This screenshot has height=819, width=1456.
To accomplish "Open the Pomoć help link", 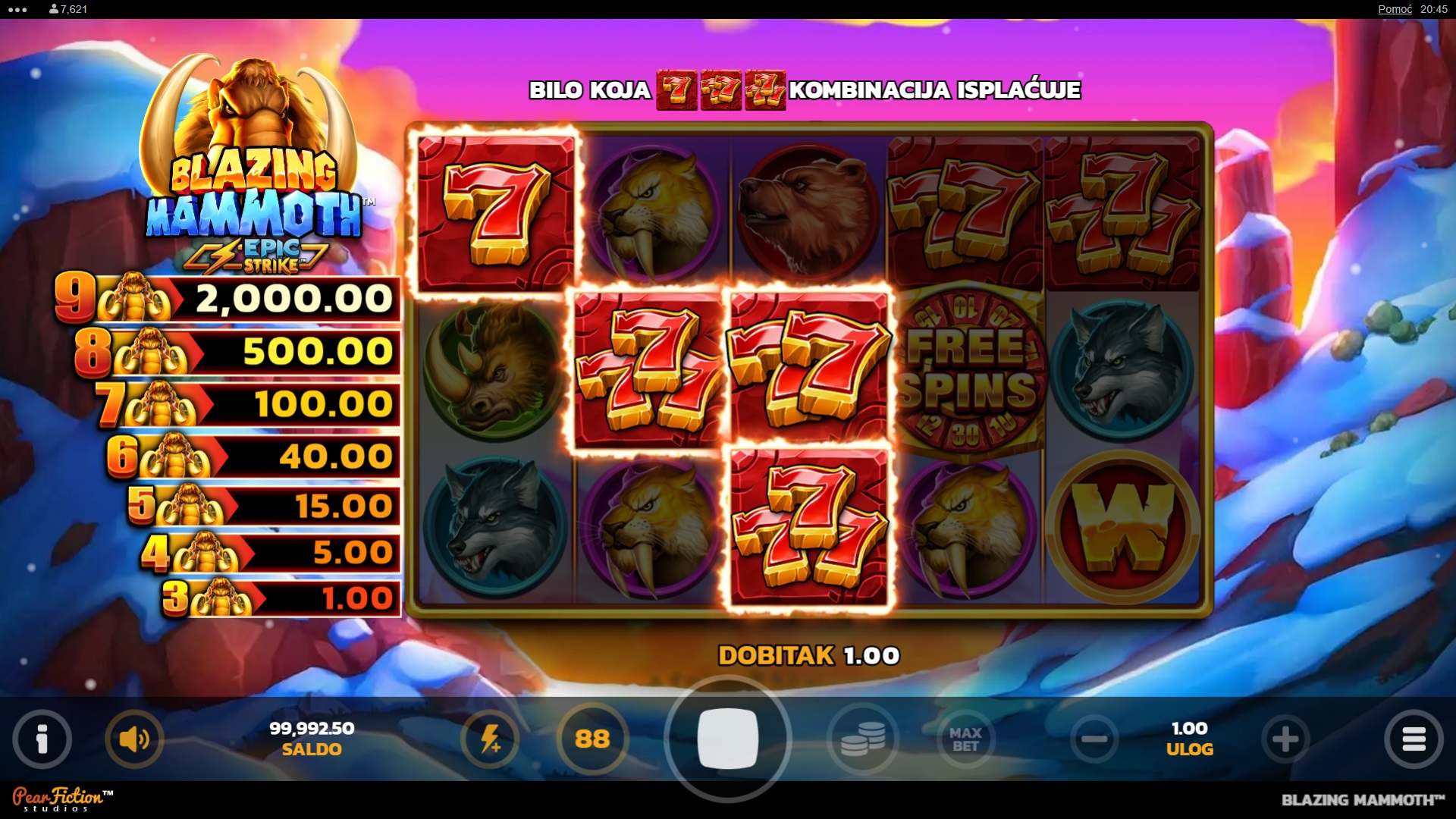I will click(x=1395, y=9).
